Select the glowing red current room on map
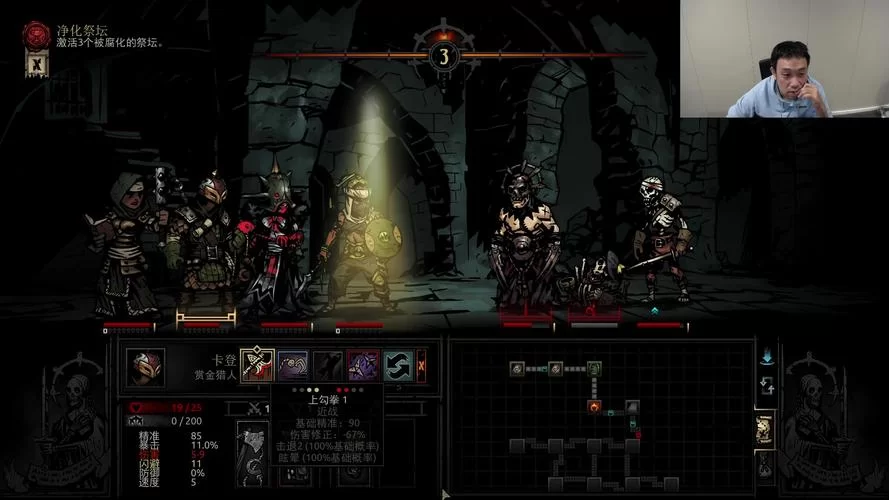 [x=594, y=406]
